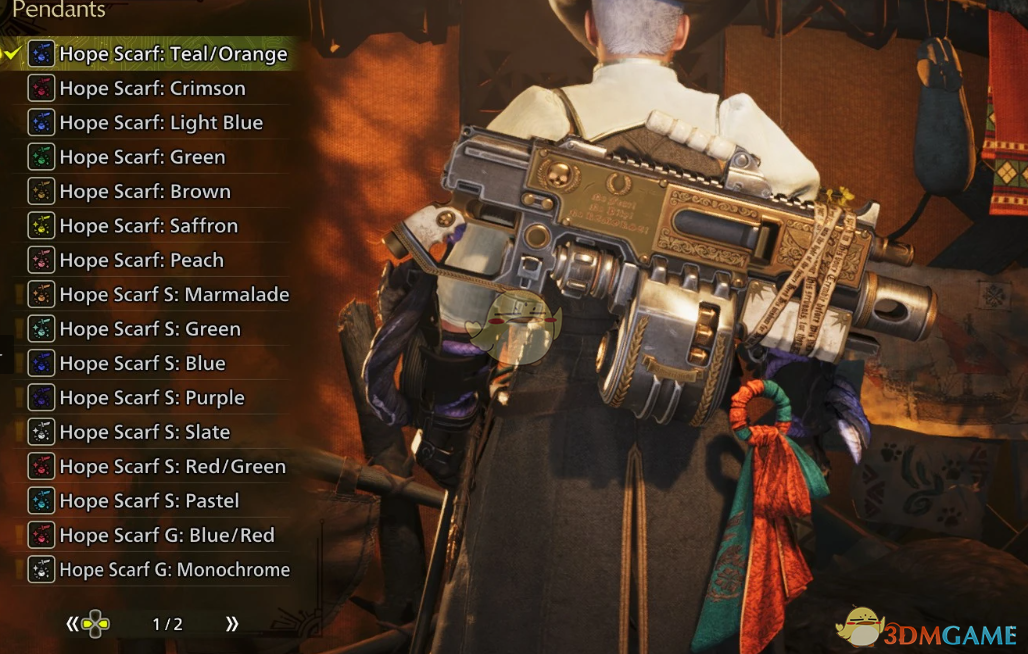Choose Hope Scarf: Saffron pendant
The image size is (1028, 654).
tap(148, 226)
